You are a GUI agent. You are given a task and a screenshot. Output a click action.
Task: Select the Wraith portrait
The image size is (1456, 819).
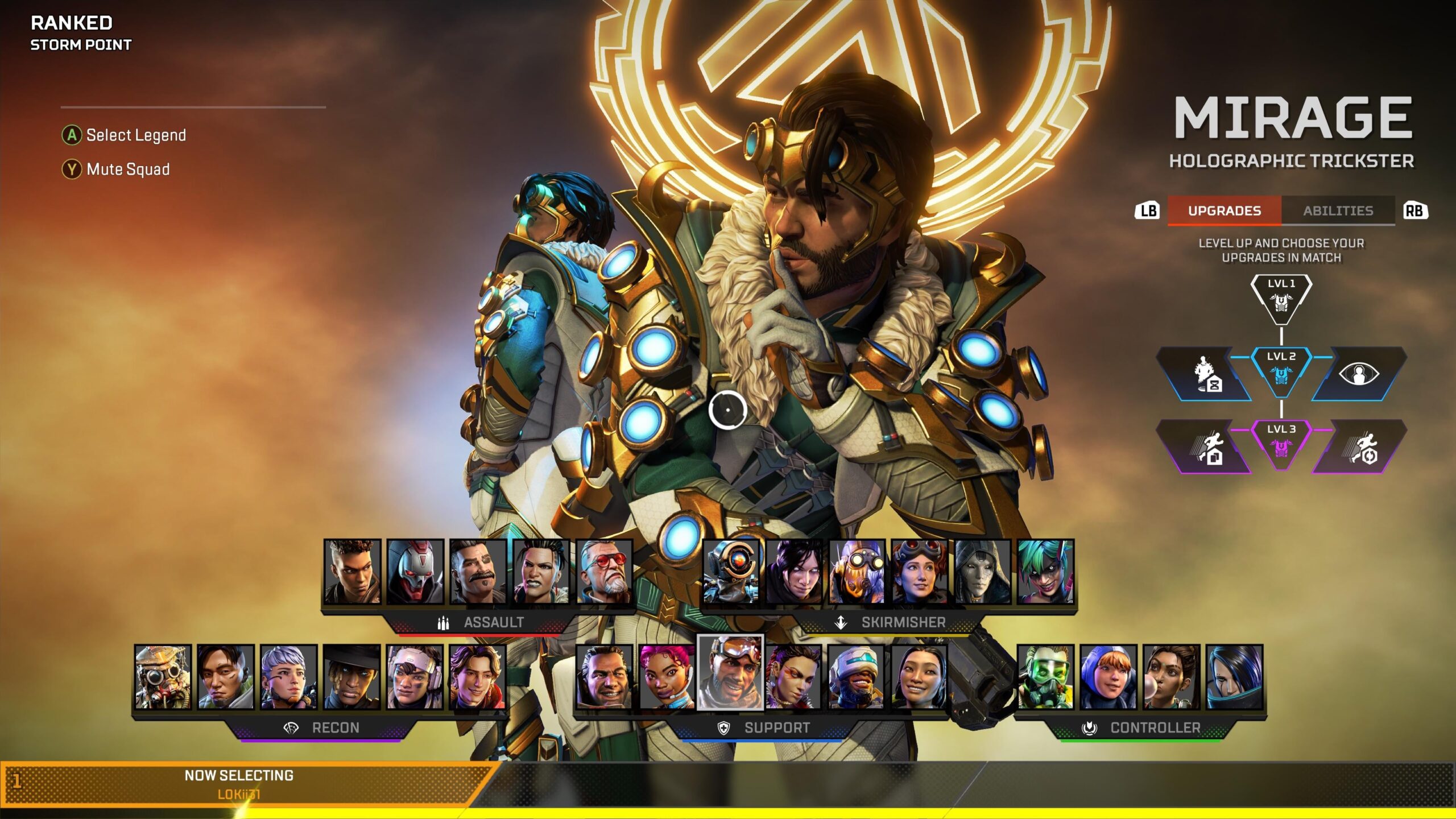(794, 571)
